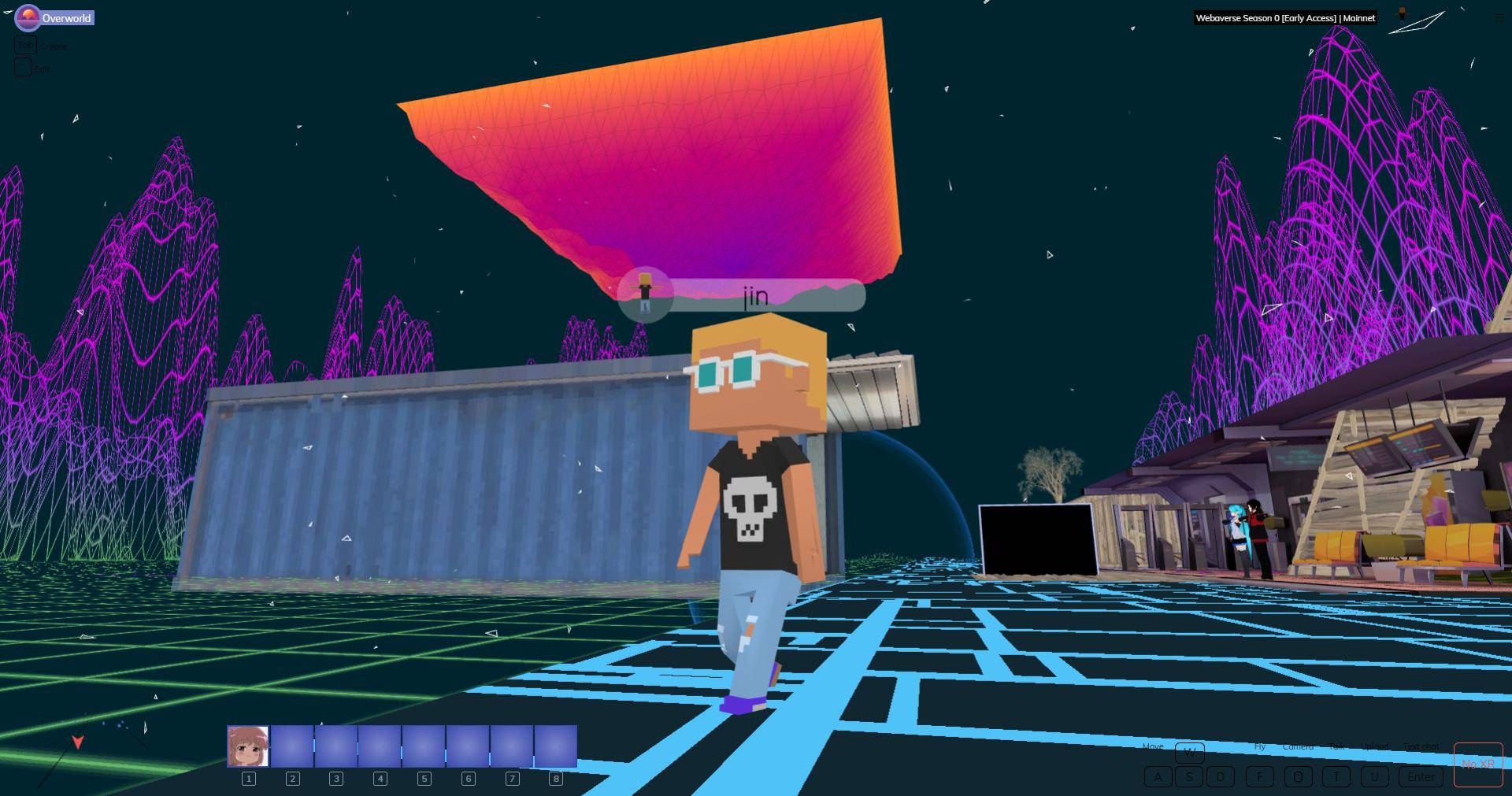This screenshot has height=796, width=1512.
Task: Toggle the No XR mode indicator
Action: tap(1478, 764)
